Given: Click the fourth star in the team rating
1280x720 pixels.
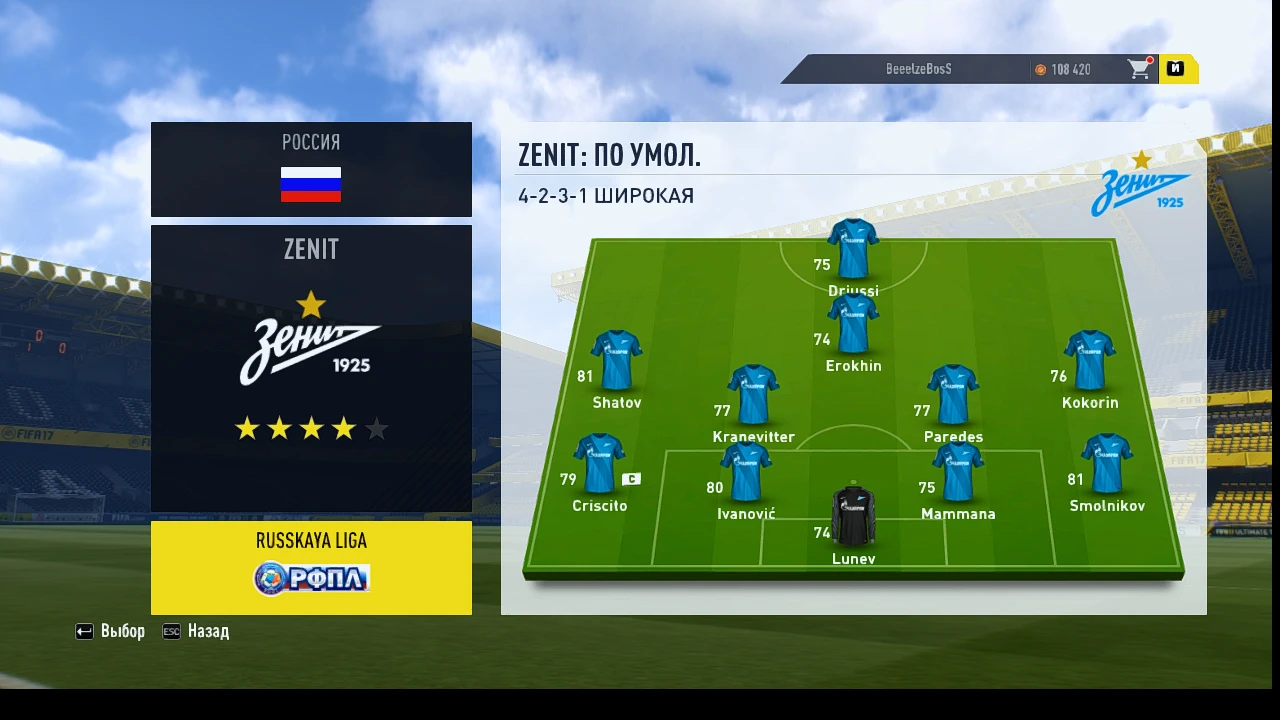Looking at the screenshot, I should click(x=344, y=428).
